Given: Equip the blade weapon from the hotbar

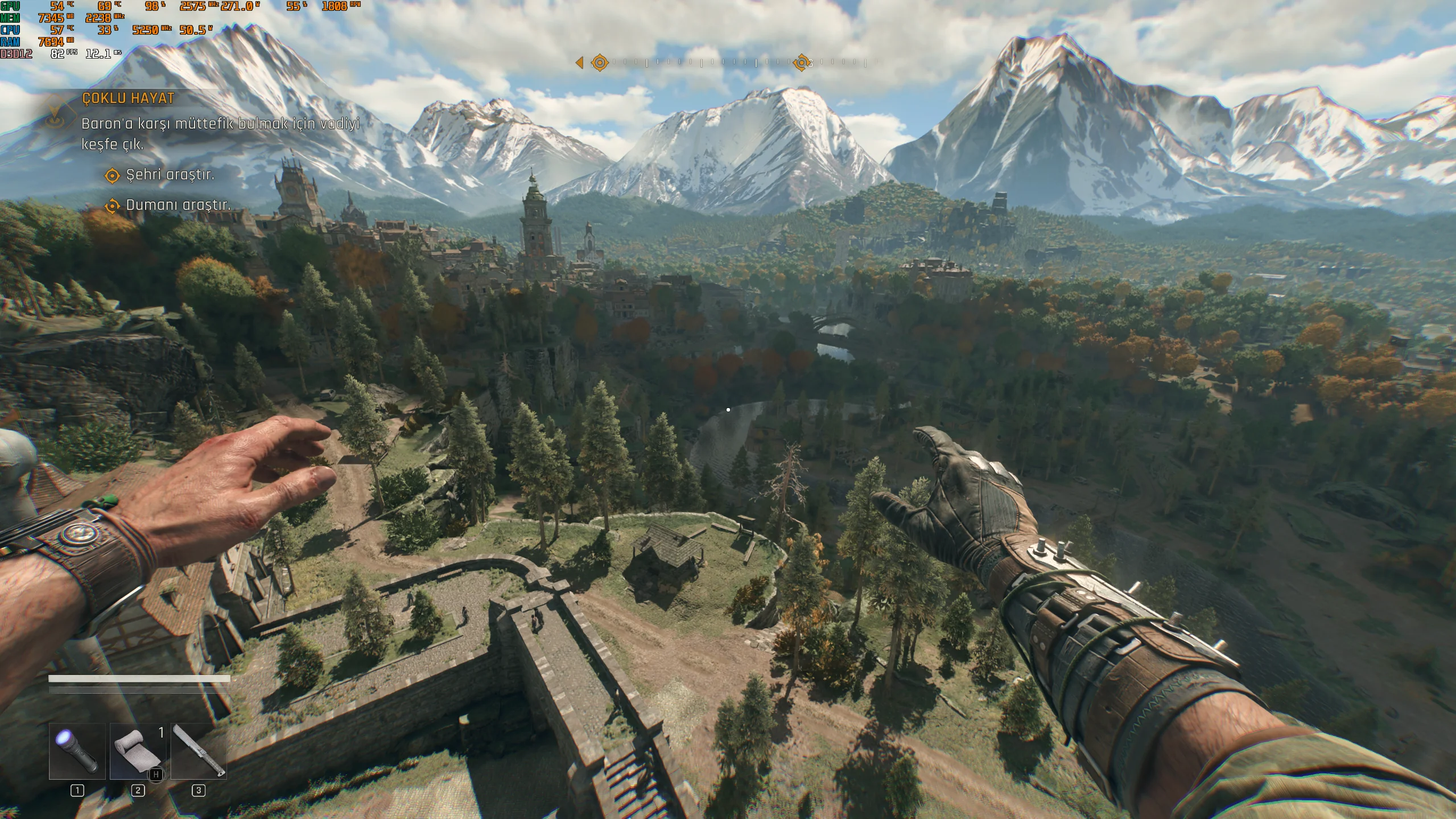Looking at the screenshot, I should click(199, 751).
